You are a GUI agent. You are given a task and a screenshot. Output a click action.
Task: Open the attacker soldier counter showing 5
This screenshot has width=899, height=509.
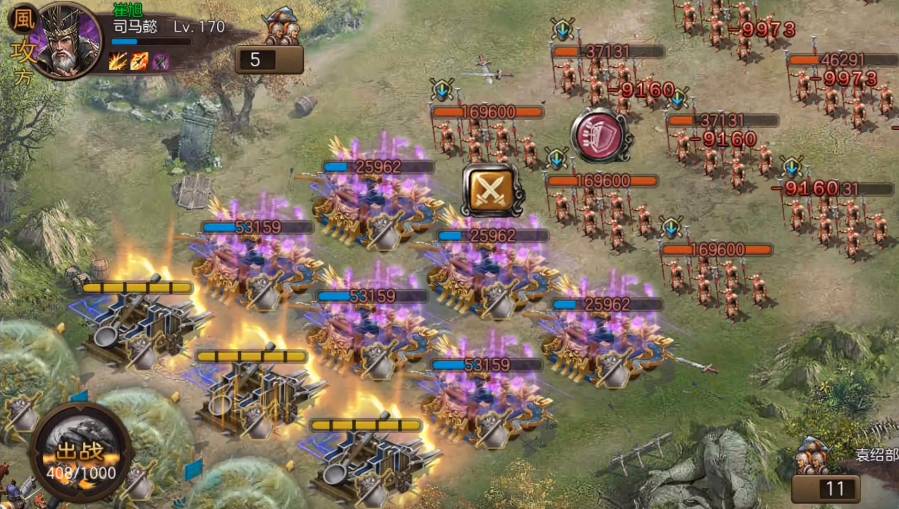[269, 59]
